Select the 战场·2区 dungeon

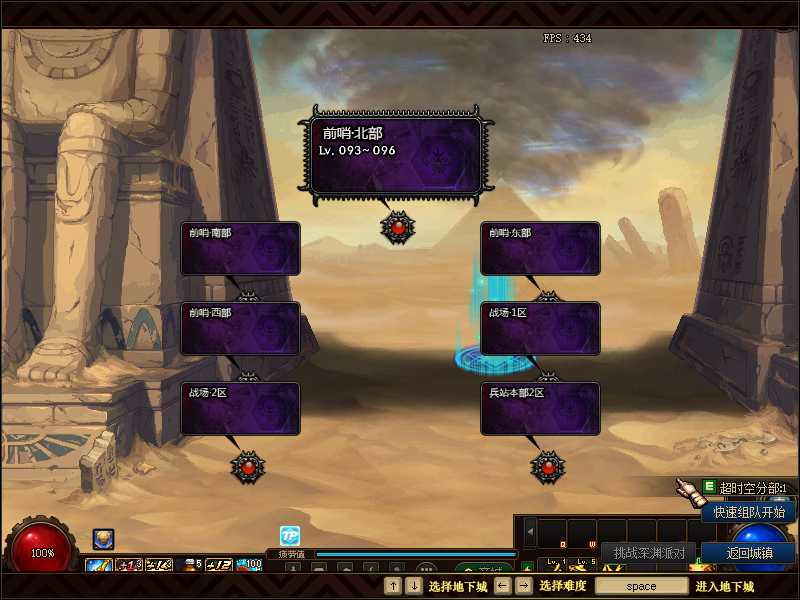pyautogui.click(x=240, y=408)
